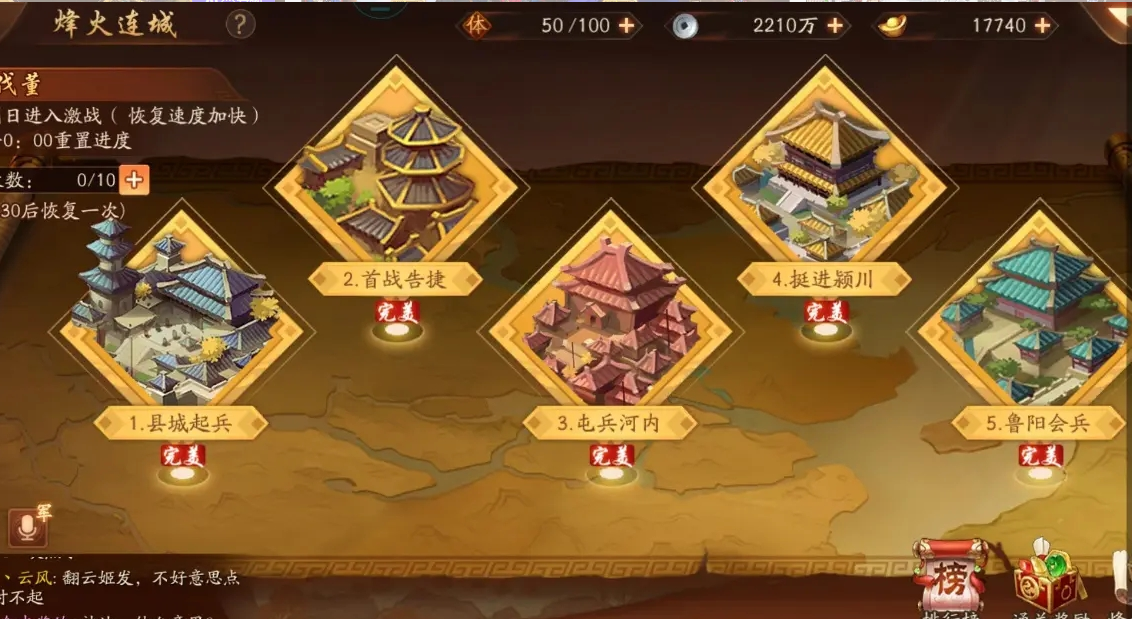Add gold ingots with the plus beside 17740
The width and height of the screenshot is (1132, 619).
(x=1043, y=25)
